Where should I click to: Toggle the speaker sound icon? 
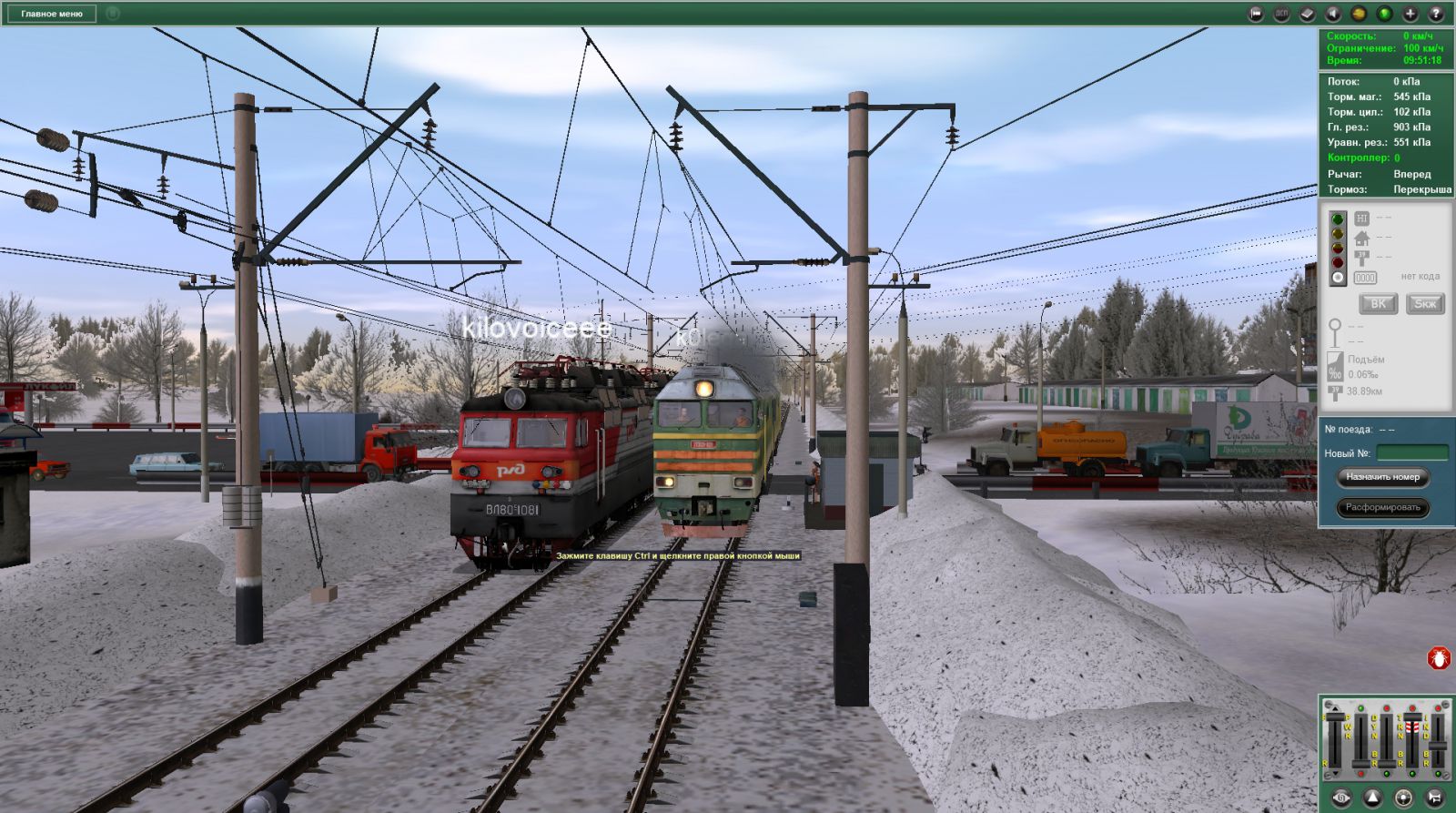(1333, 14)
